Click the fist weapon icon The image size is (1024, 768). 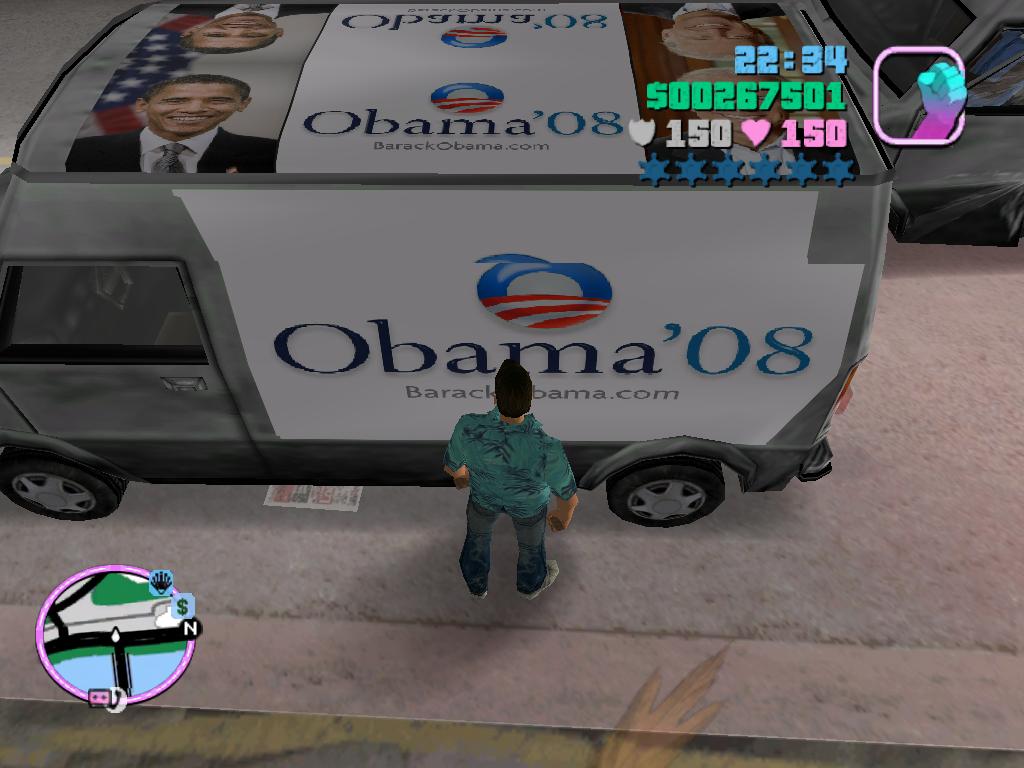pyautogui.click(x=920, y=95)
